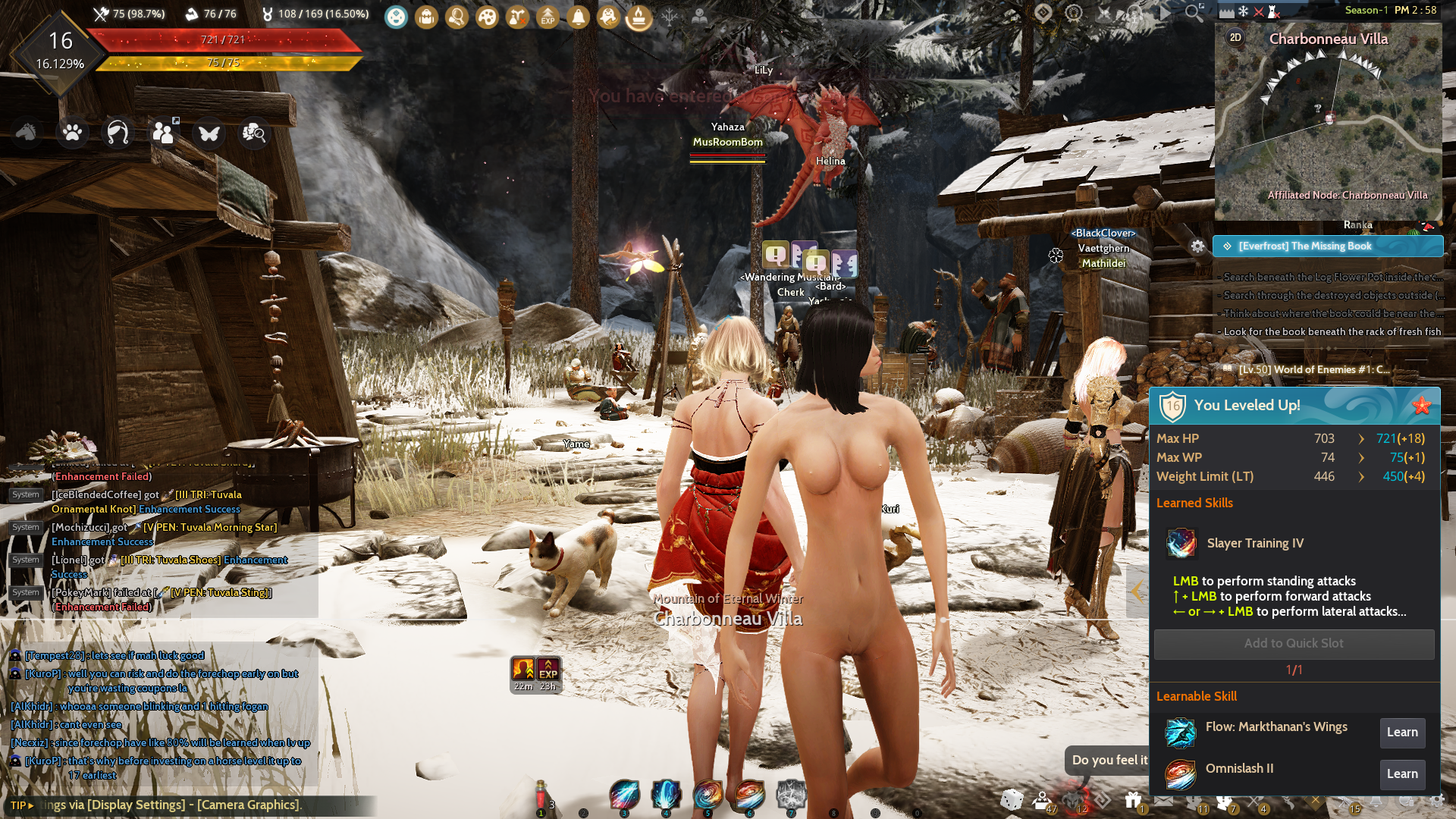This screenshot has width=1456, height=819.
Task: Add Slayer Training IV to Quick Slot
Action: point(1294,644)
